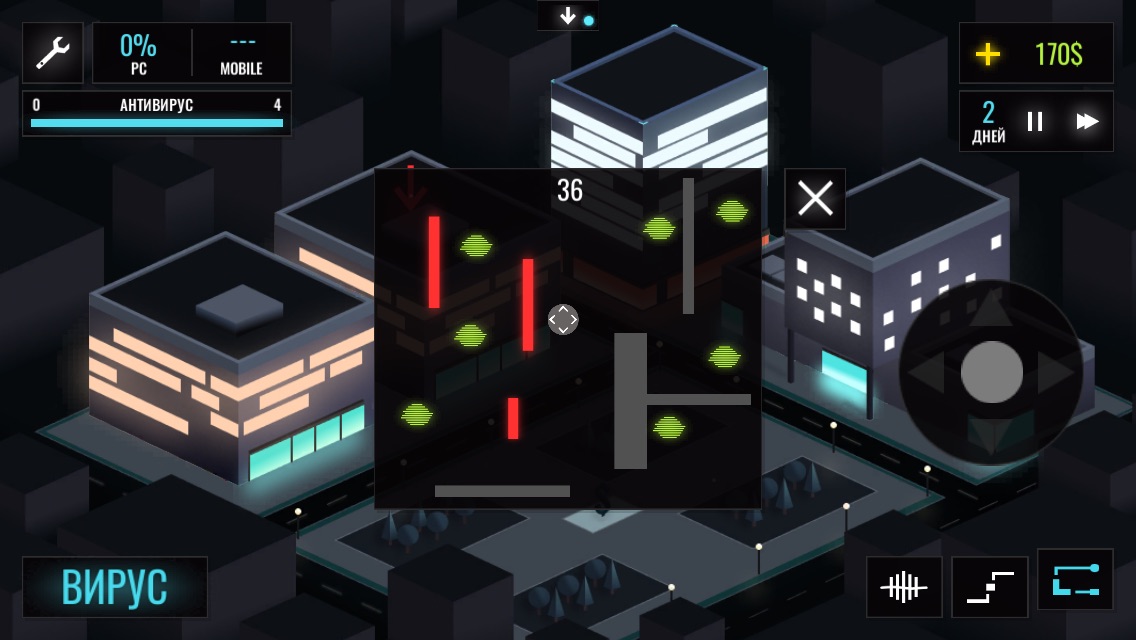Pause the game timer
This screenshot has width=1136, height=640.
click(x=1035, y=122)
